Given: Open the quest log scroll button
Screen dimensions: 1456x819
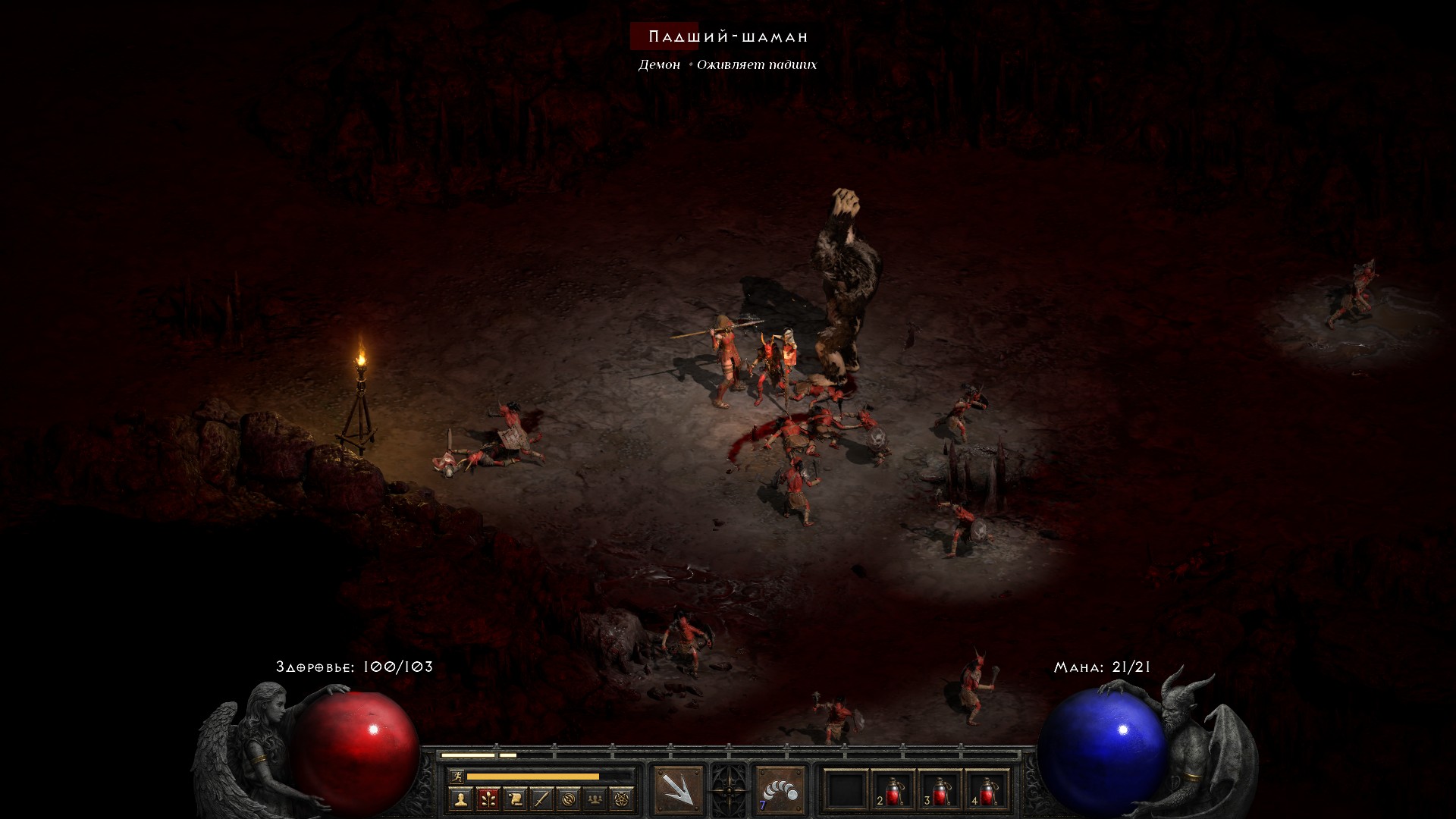Looking at the screenshot, I should click(515, 799).
